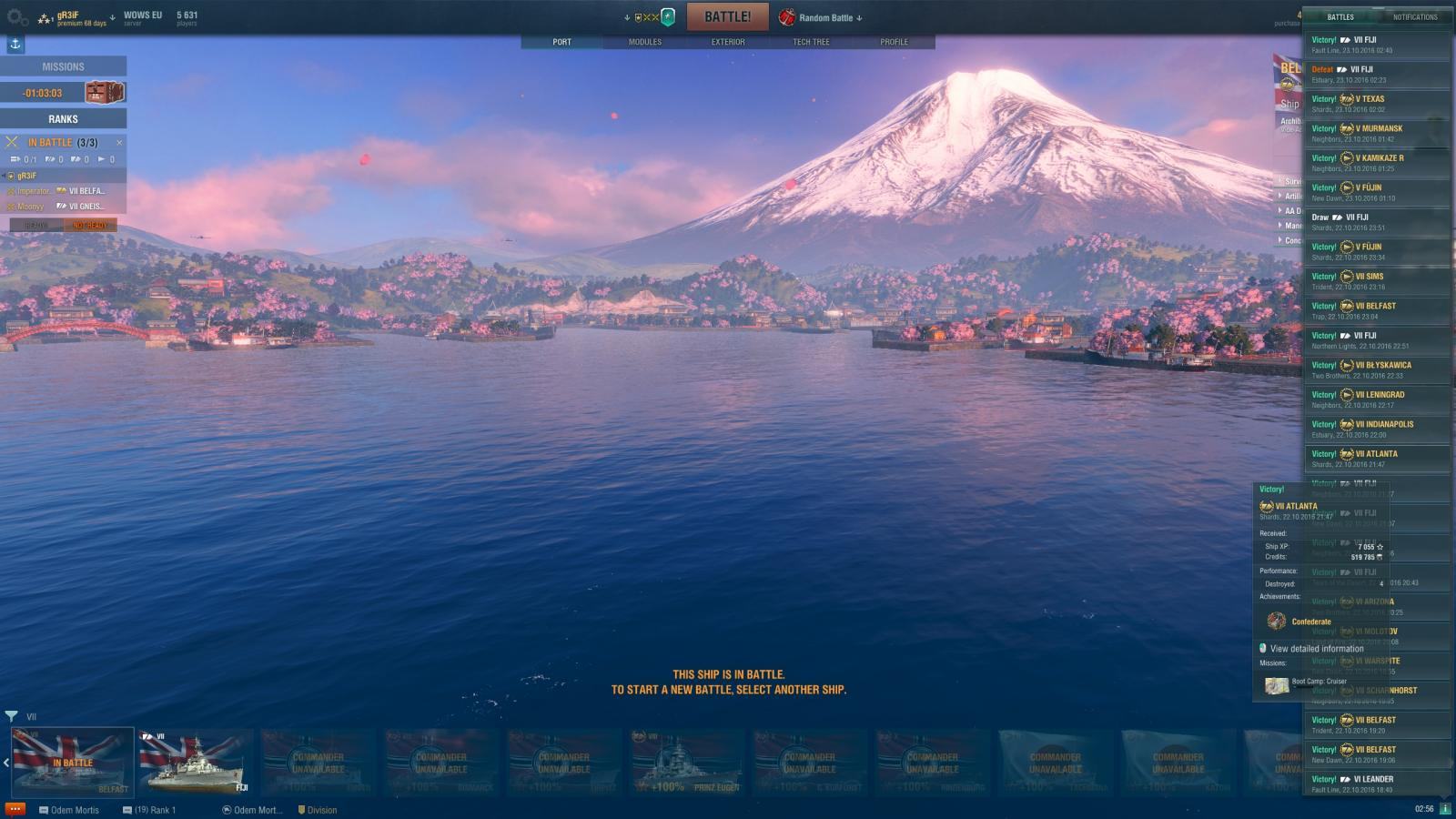The height and width of the screenshot is (819, 1456).
Task: Open the Missions panel
Action: coord(63,66)
